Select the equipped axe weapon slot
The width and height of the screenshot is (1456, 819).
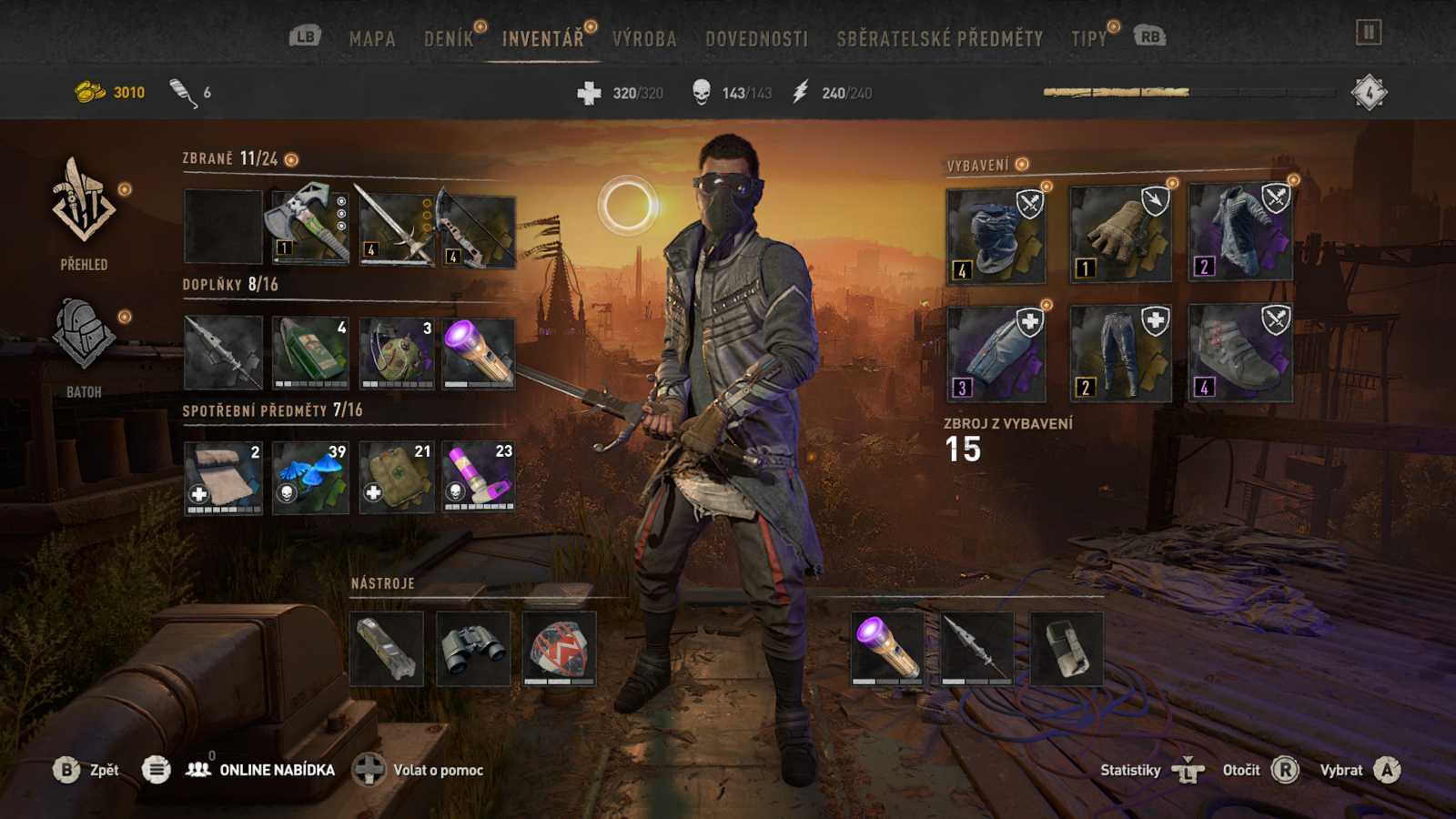pos(308,225)
